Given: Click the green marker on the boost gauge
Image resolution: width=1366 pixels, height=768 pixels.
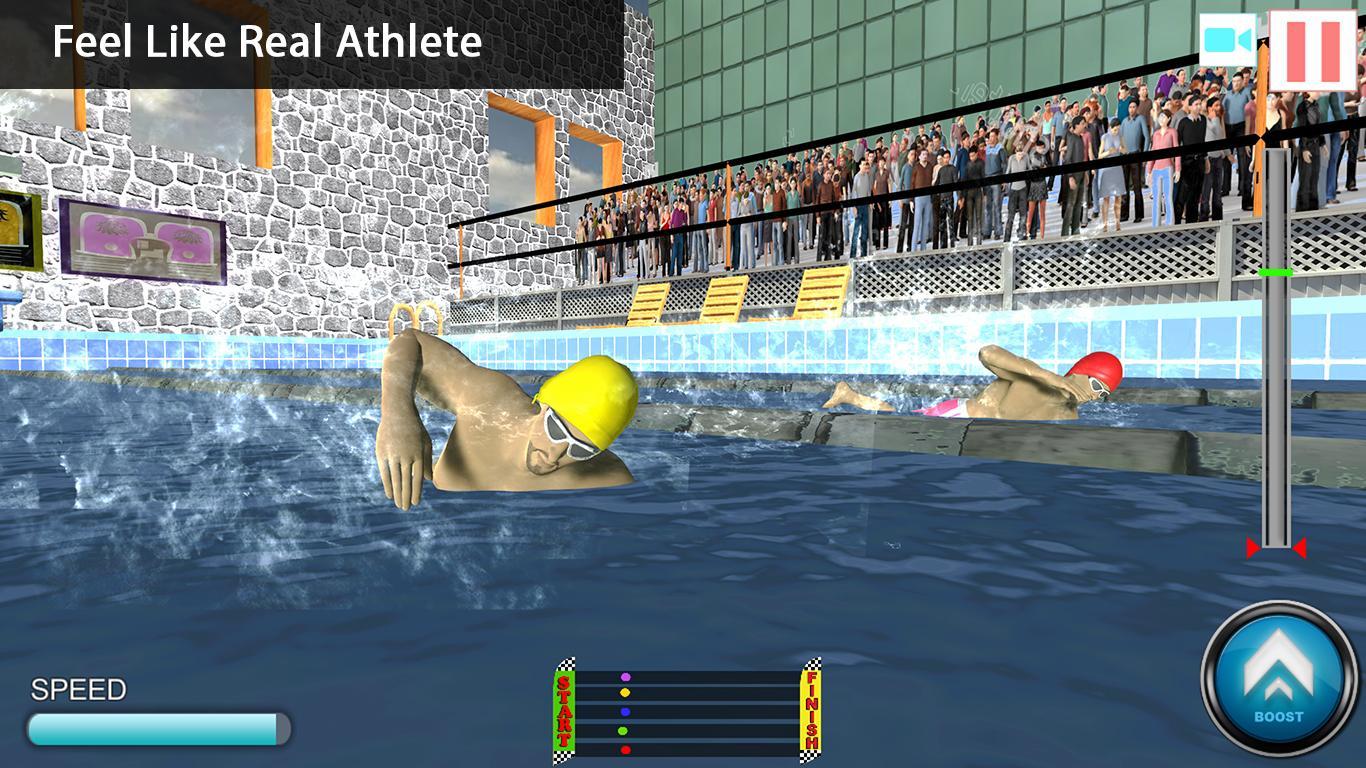Looking at the screenshot, I should 1277,270.
